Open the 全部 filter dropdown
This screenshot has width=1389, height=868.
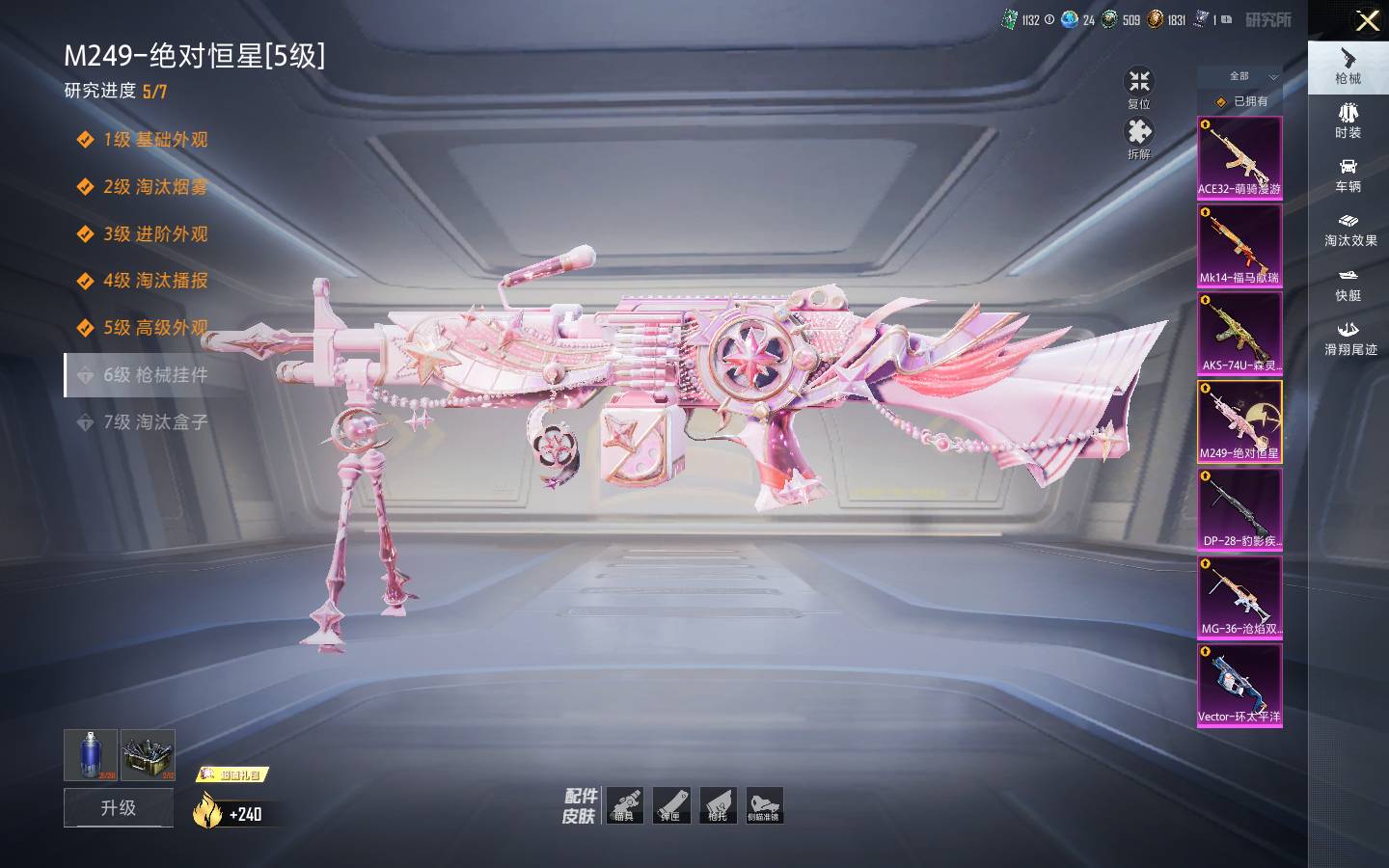(1239, 76)
